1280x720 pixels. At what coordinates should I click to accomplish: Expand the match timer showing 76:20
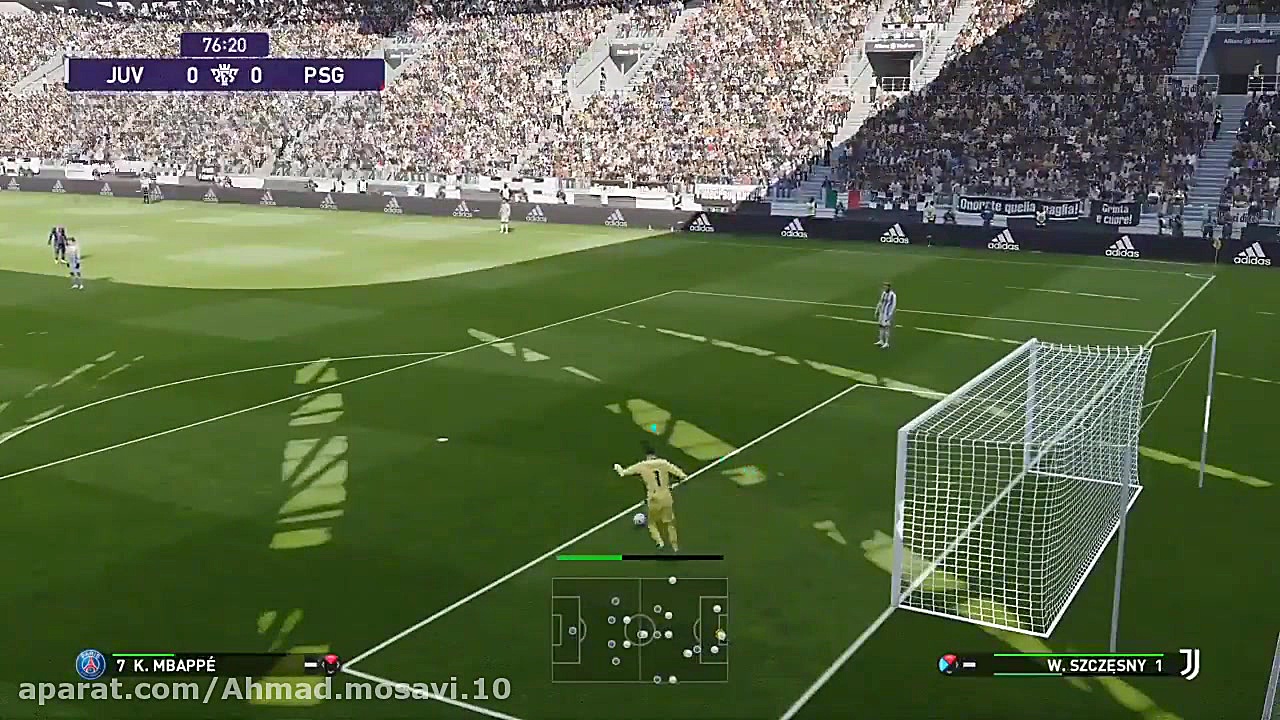click(x=225, y=45)
